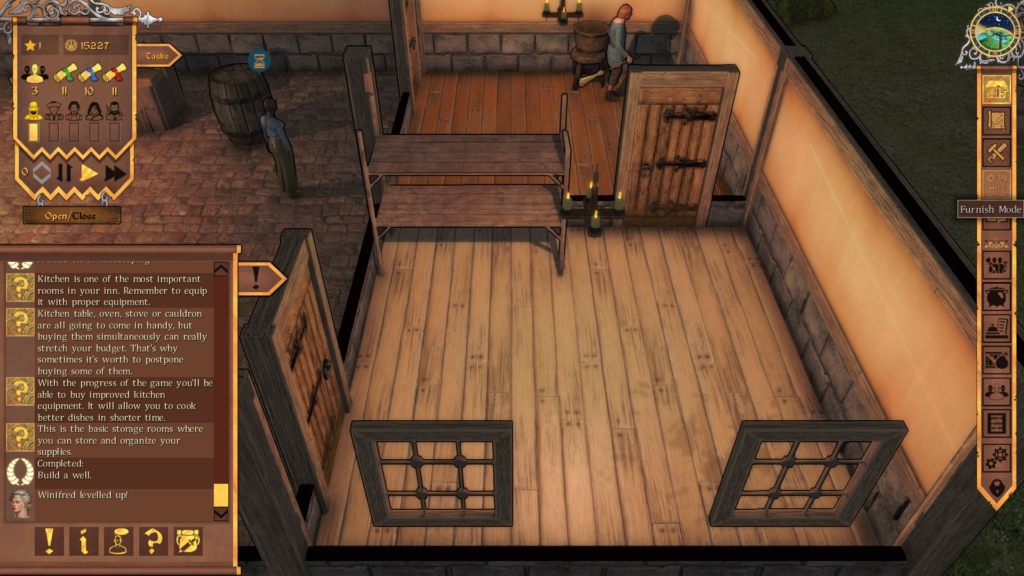
Task: Show the info 'i' message filter
Action: [83, 541]
